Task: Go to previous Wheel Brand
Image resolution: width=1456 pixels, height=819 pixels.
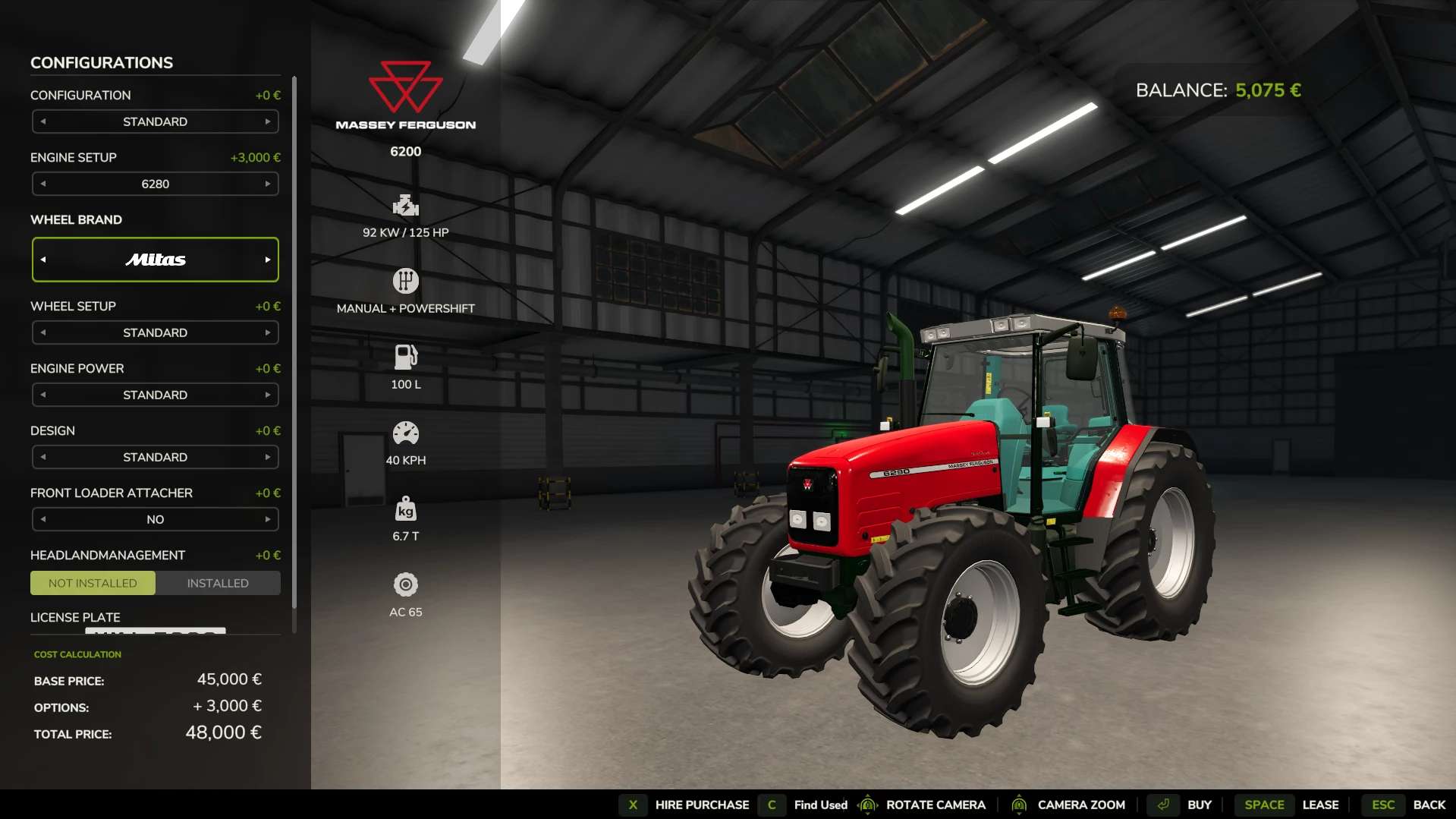Action: [43, 260]
